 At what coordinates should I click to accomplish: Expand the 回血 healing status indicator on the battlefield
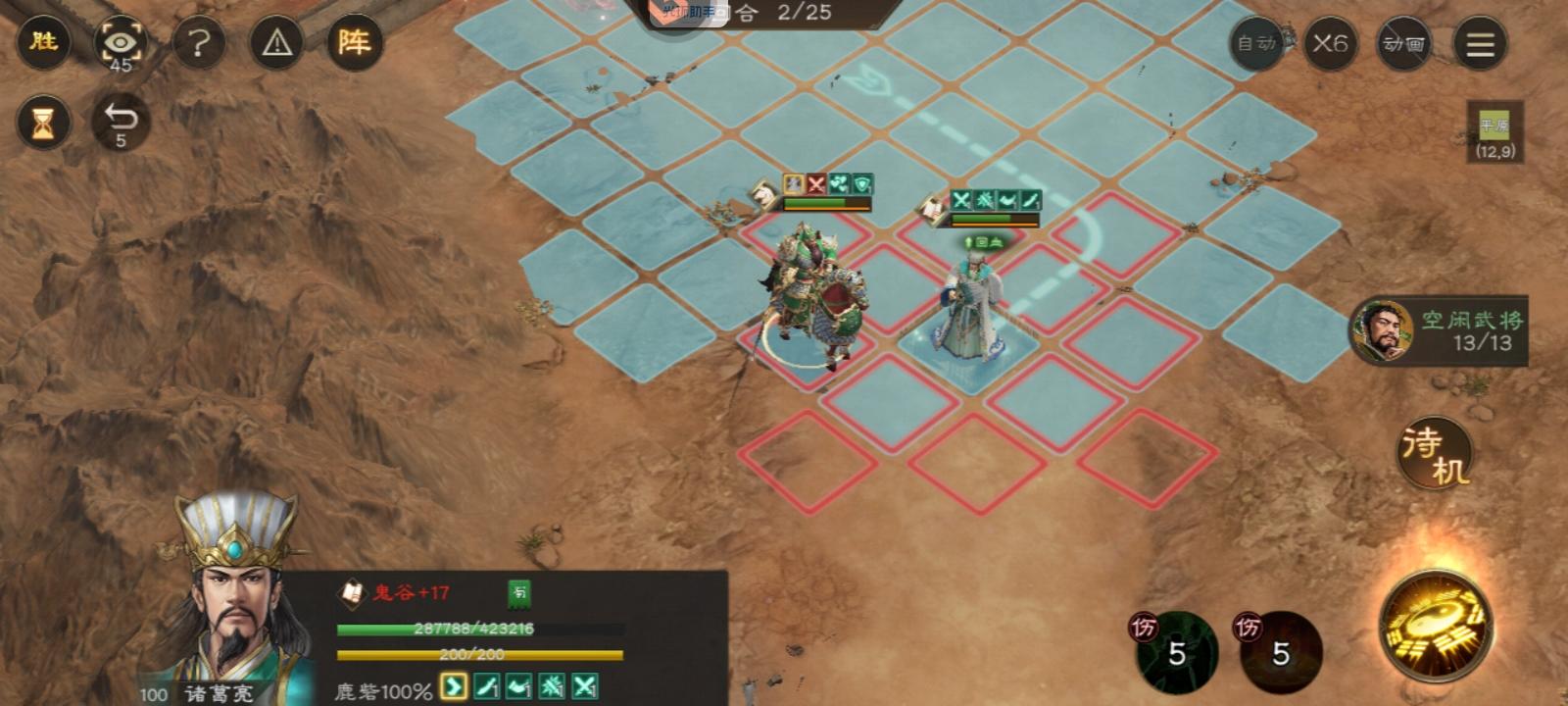pos(985,242)
